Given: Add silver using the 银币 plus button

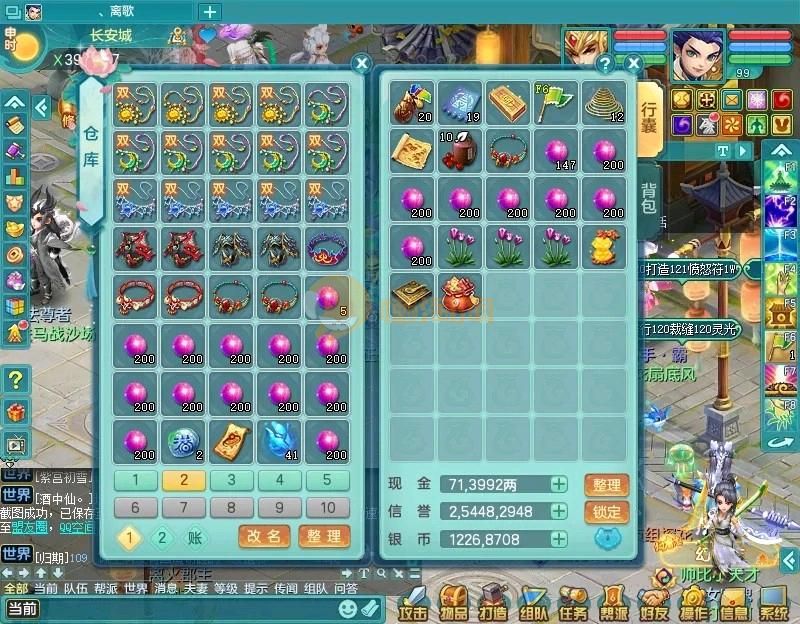Looking at the screenshot, I should (x=559, y=540).
